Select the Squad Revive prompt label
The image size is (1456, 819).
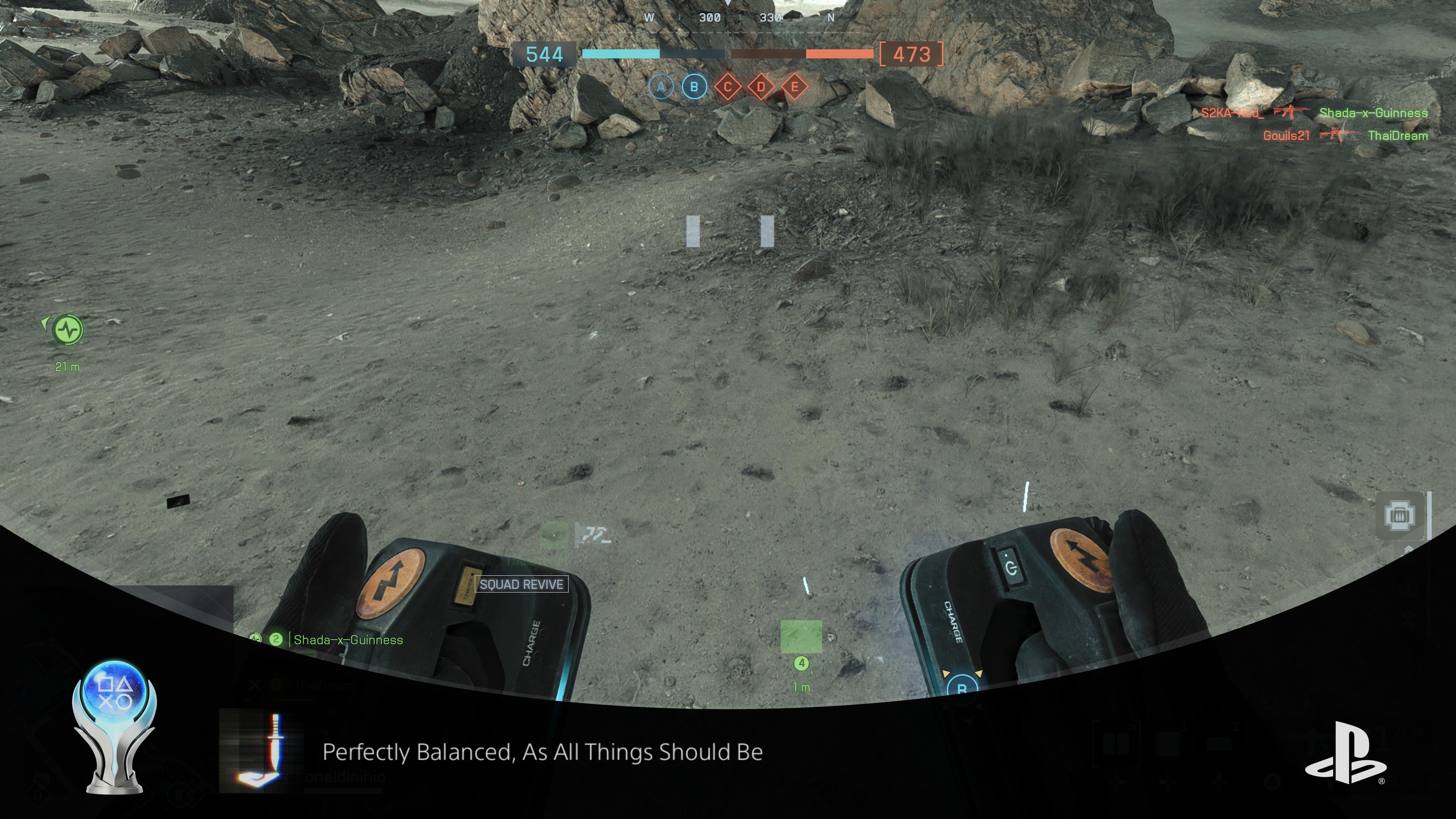coord(521,584)
